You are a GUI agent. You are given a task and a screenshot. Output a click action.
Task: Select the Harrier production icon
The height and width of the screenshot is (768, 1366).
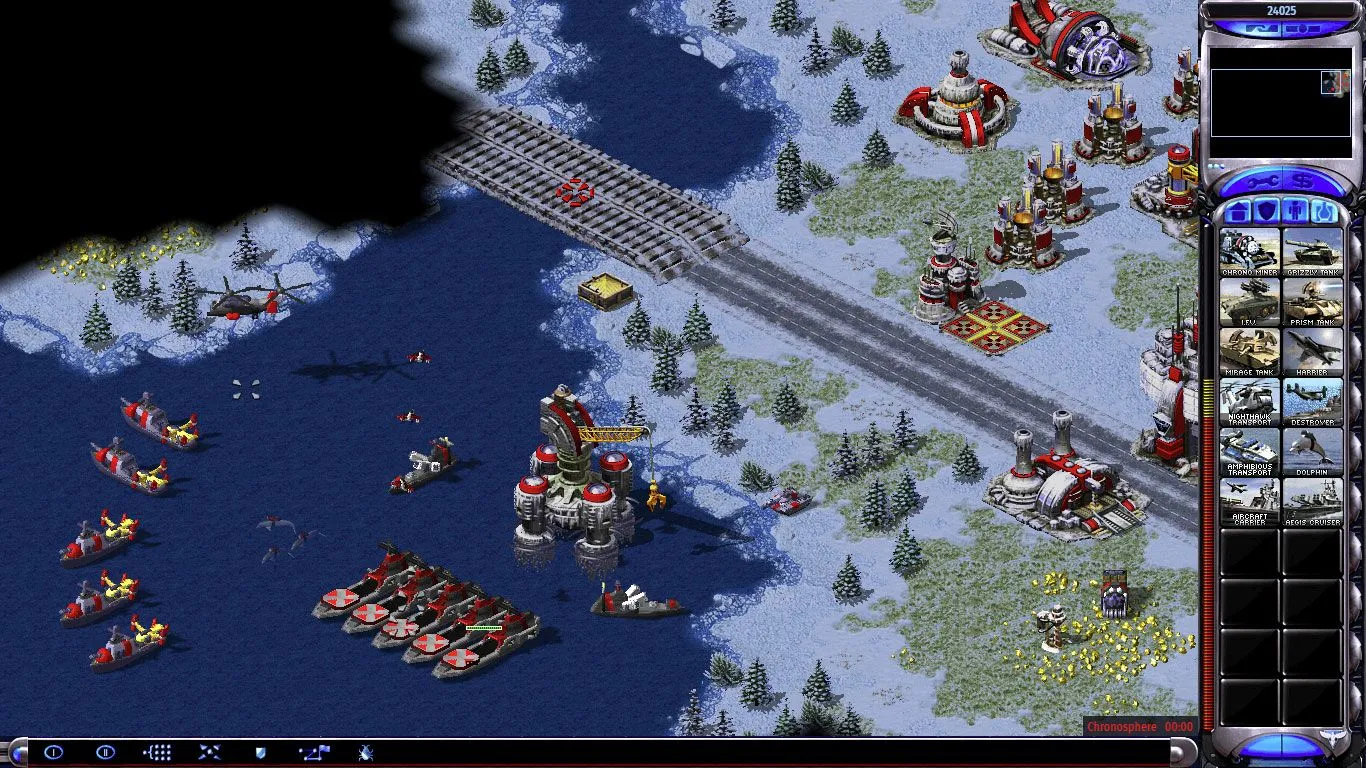click(1313, 350)
